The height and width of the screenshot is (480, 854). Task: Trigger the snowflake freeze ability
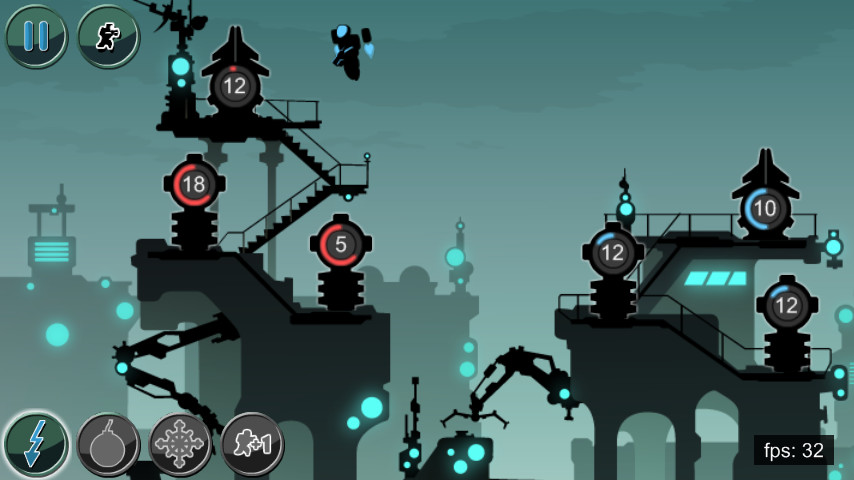pos(180,443)
